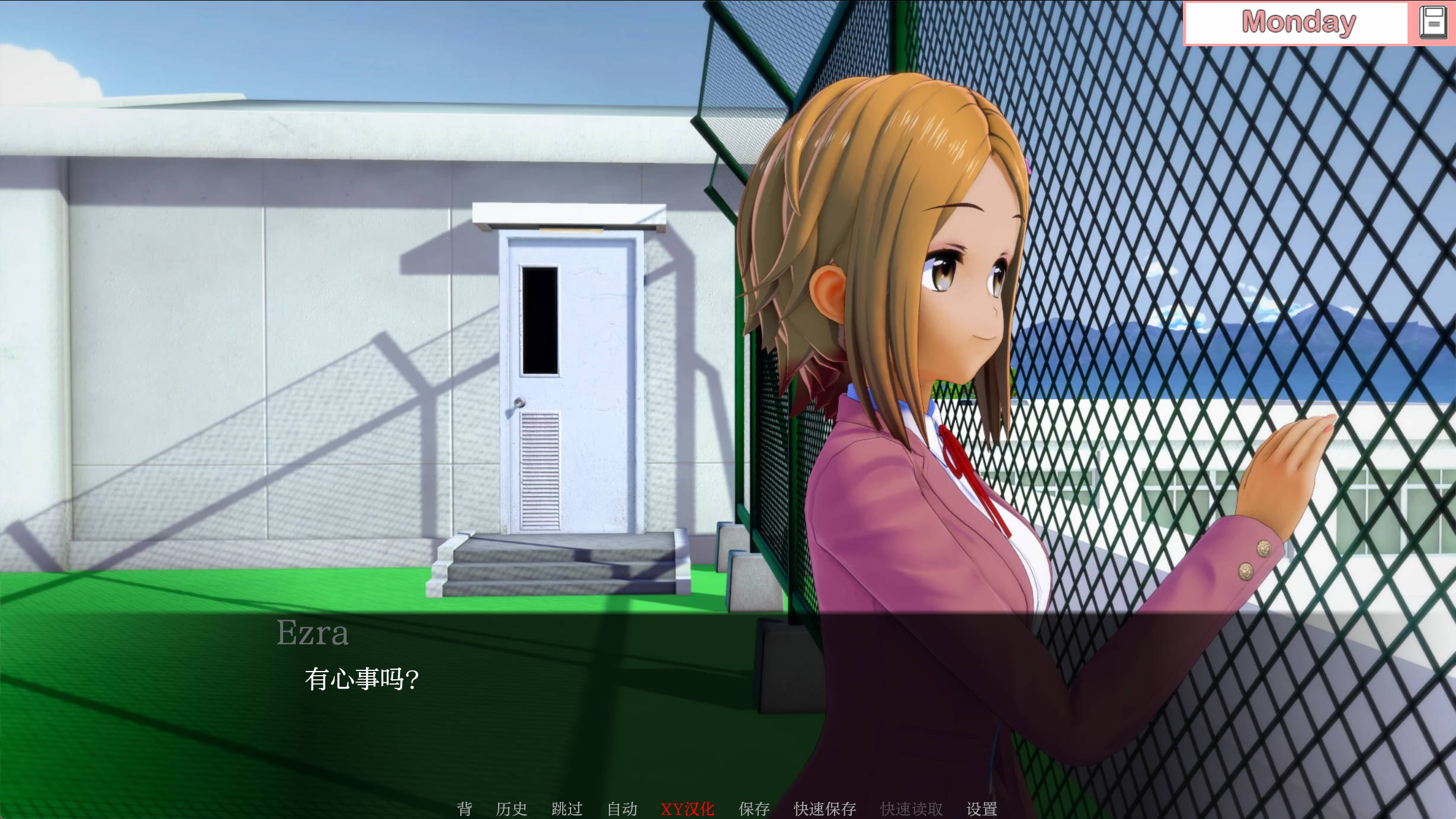
Task: Turn on auto-advance with 自动
Action: coord(621,808)
